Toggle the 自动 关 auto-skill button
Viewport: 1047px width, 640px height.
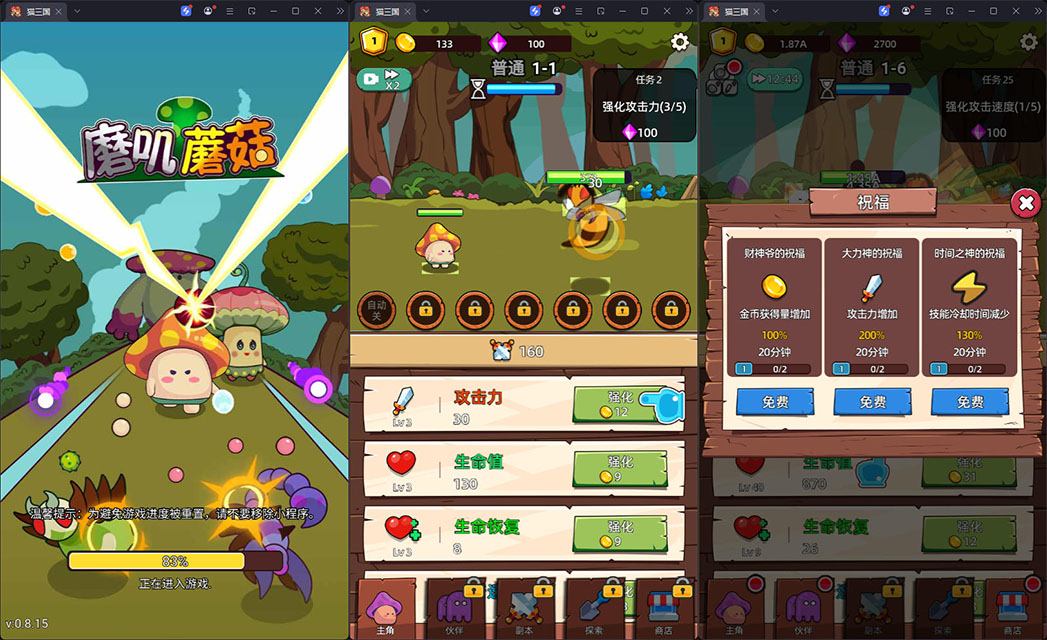(377, 309)
